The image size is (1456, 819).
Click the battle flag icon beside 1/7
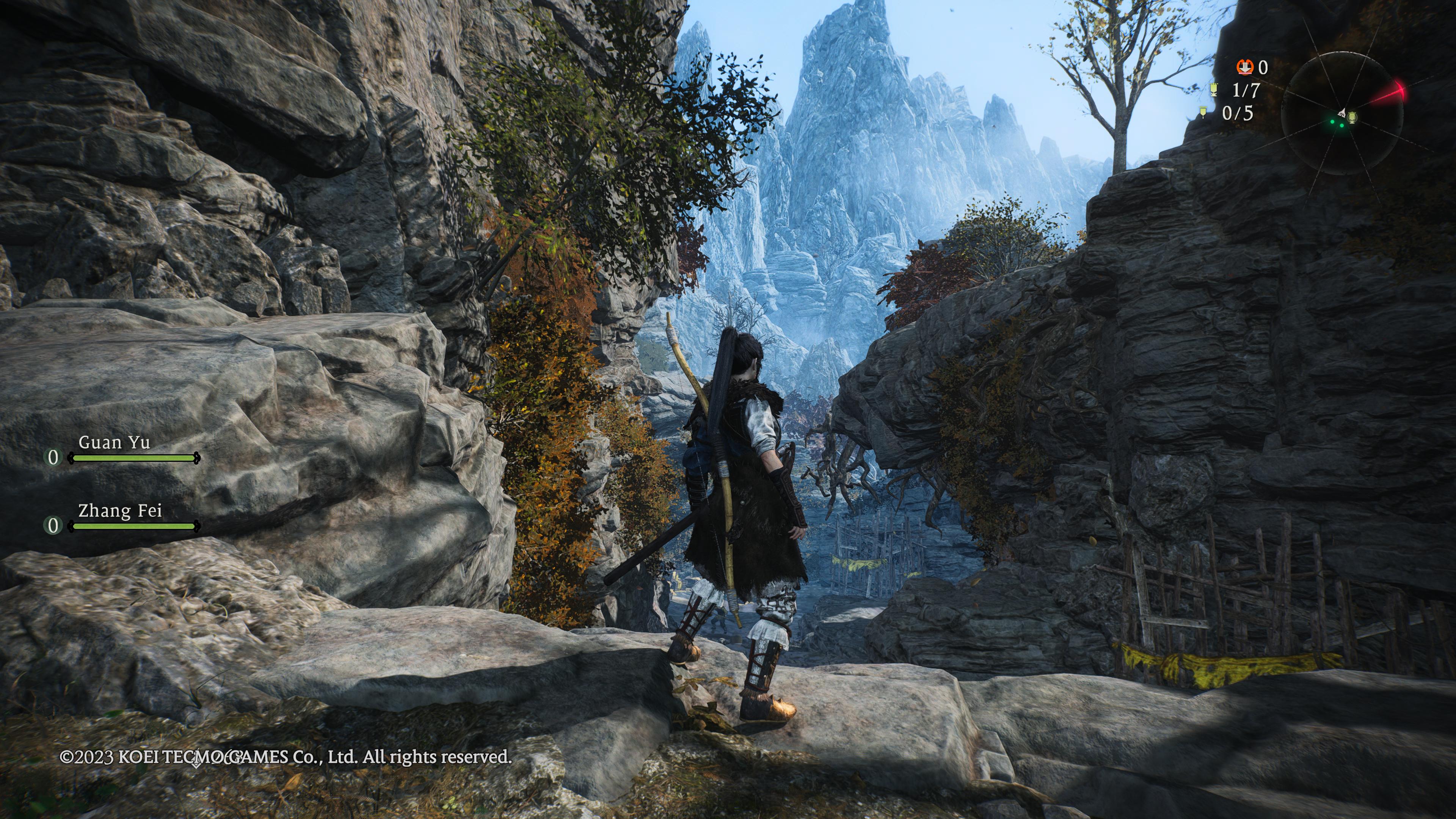point(1213,90)
